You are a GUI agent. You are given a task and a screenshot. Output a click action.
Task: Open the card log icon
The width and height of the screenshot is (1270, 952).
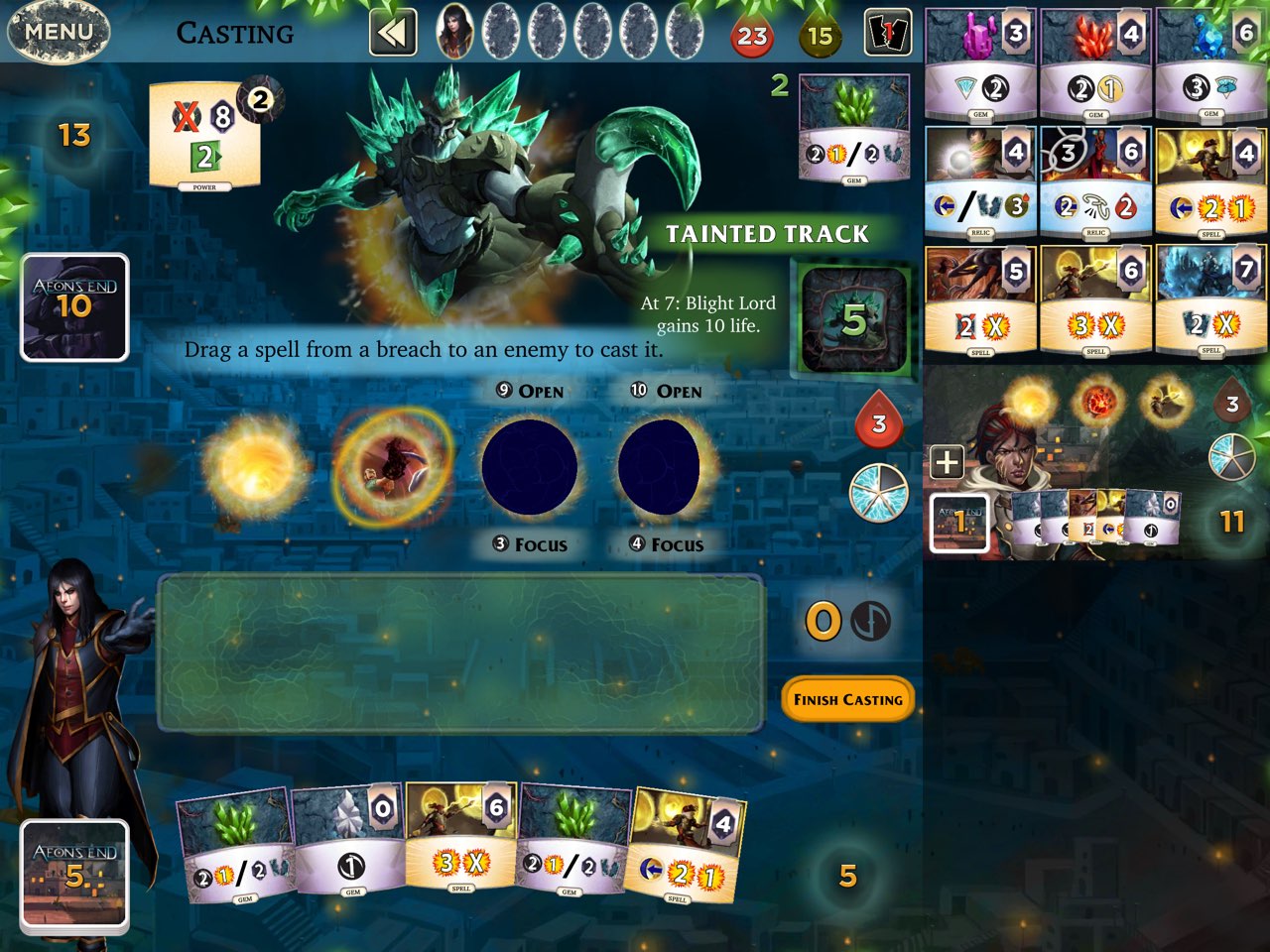pyautogui.click(x=887, y=34)
